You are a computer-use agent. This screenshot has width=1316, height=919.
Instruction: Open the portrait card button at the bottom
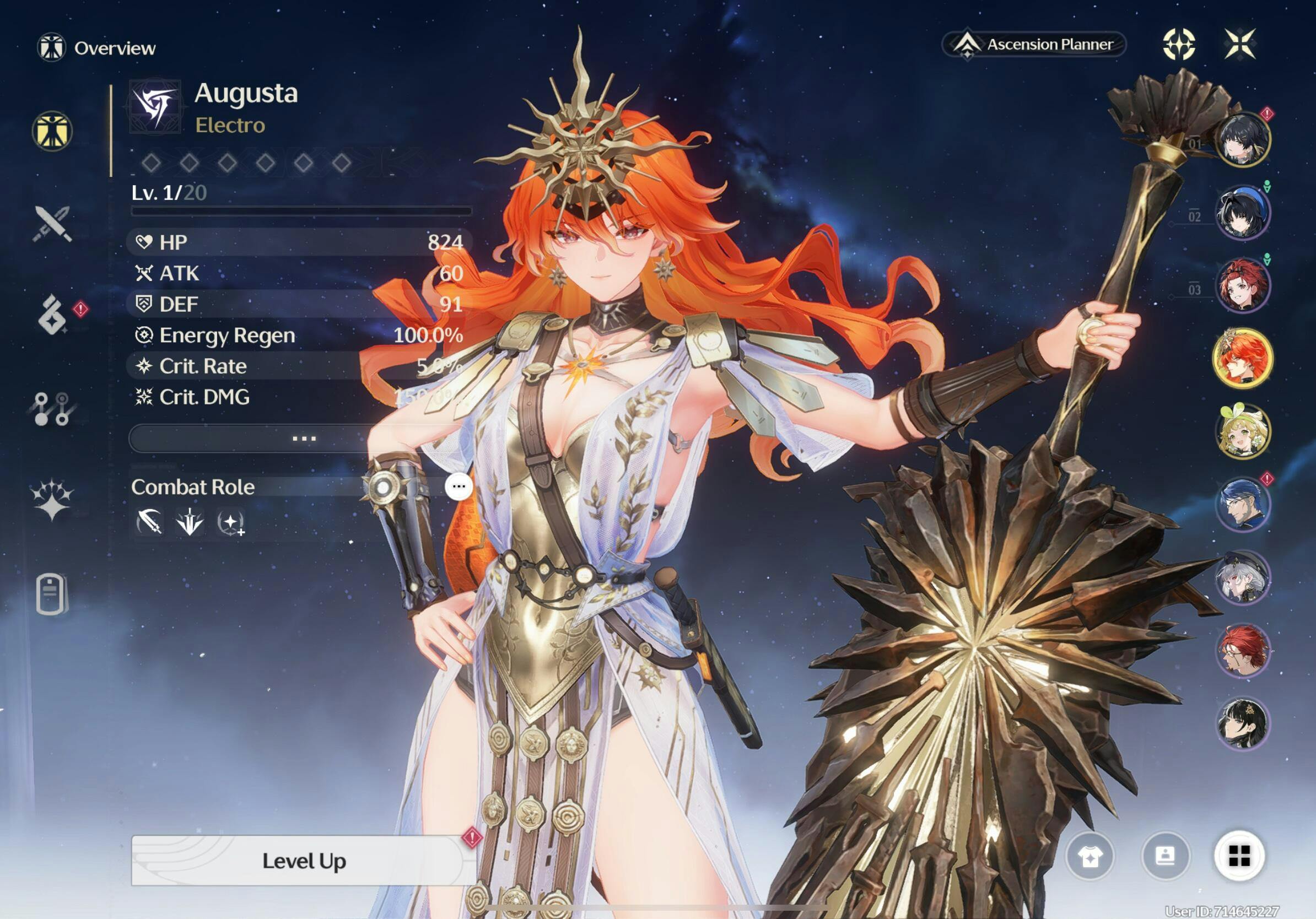pos(1165,857)
